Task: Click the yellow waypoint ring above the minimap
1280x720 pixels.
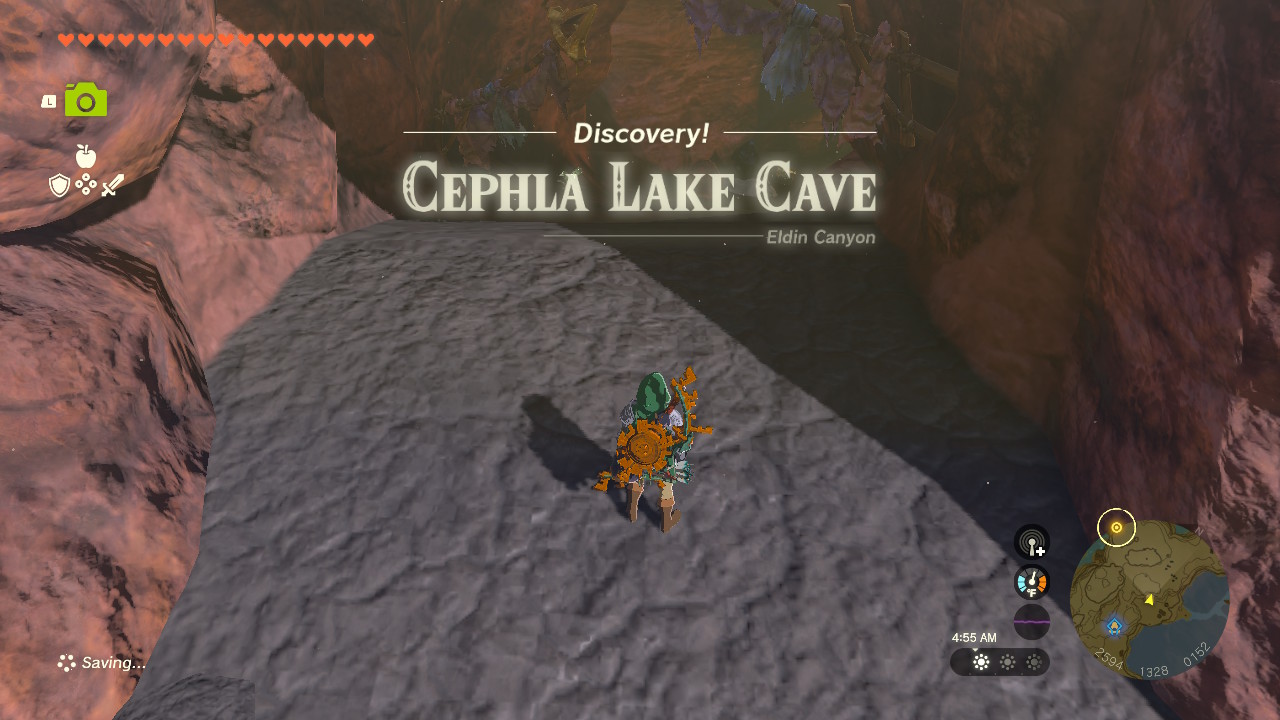Action: (1115, 527)
